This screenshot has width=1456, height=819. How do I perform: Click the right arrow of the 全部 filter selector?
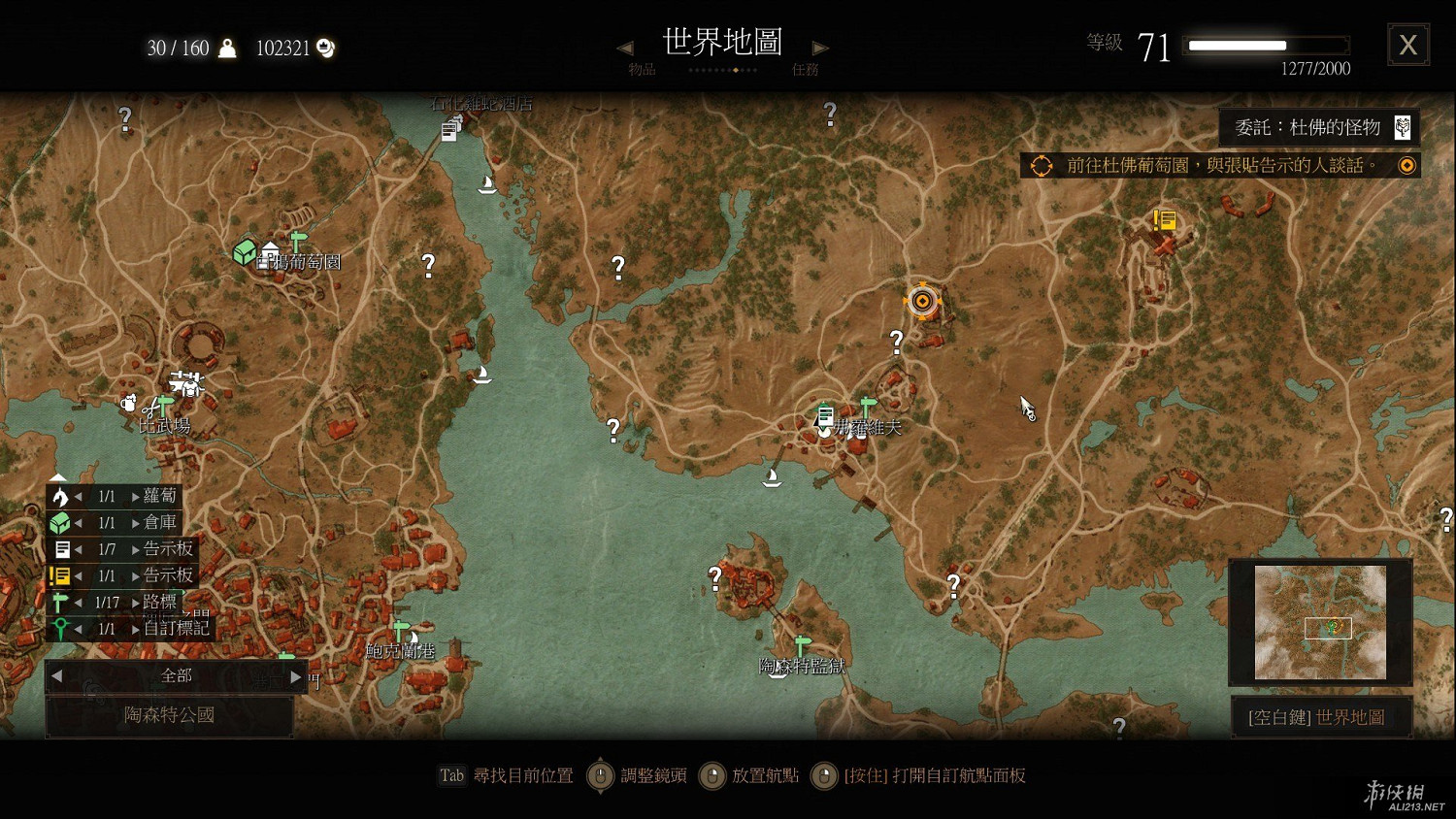coord(294,677)
